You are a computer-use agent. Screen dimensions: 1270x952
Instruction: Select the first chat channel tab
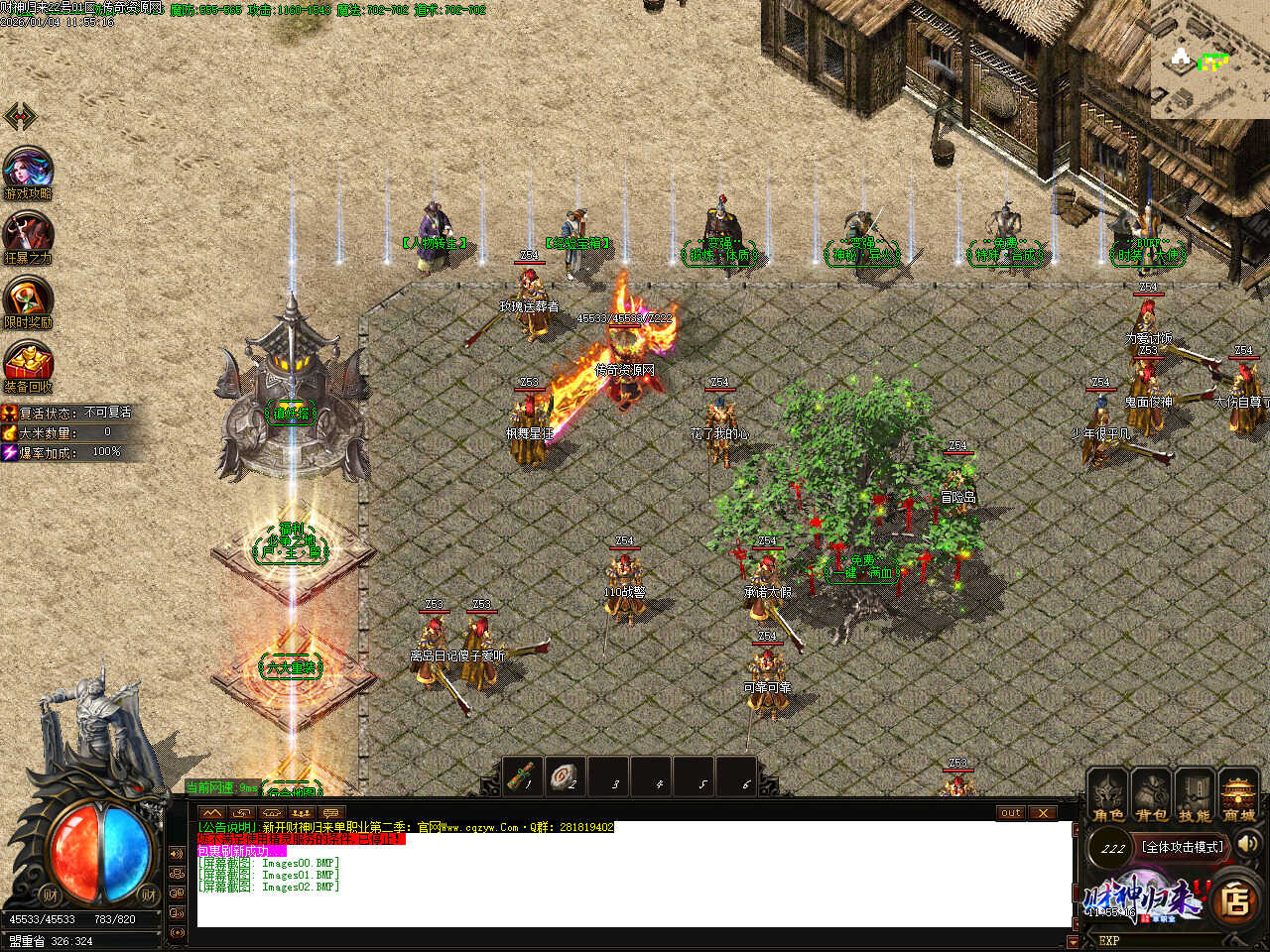tap(212, 813)
